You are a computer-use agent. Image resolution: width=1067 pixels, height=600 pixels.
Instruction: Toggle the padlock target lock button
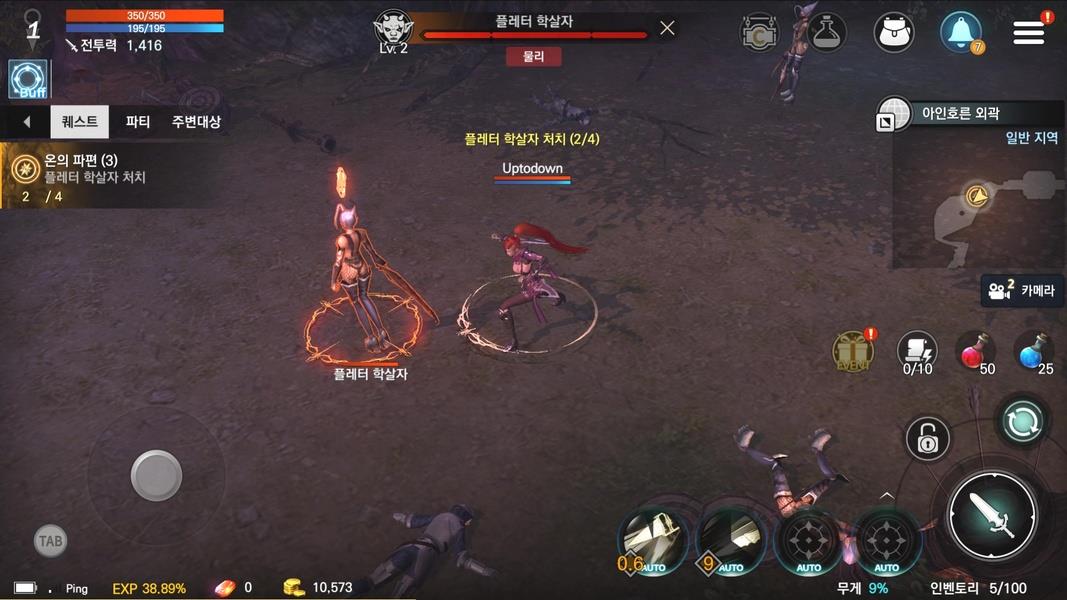point(927,438)
